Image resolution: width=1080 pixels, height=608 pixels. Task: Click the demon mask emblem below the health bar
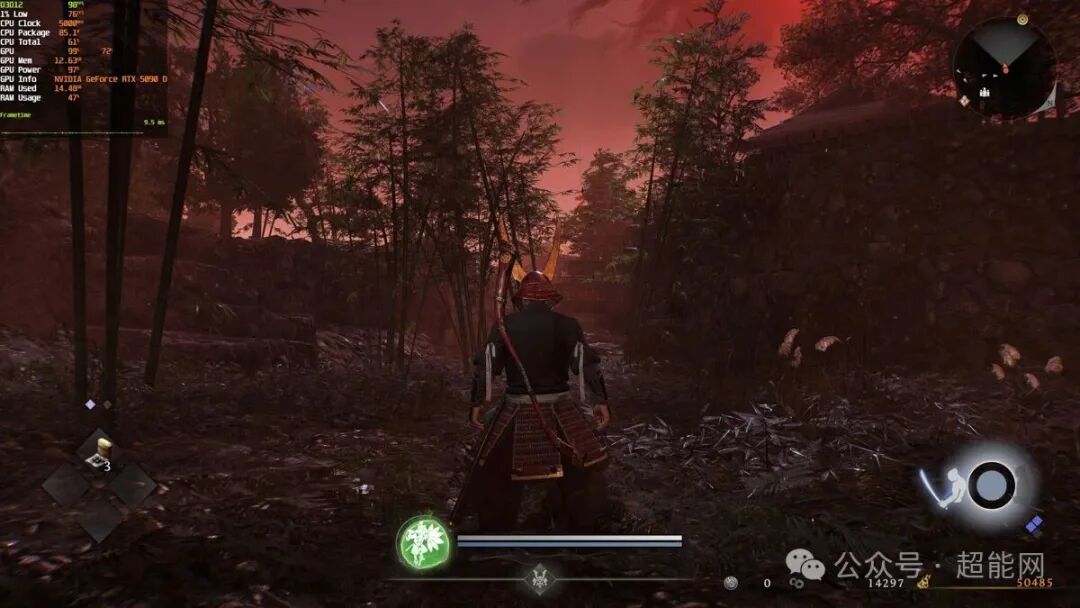[540, 578]
